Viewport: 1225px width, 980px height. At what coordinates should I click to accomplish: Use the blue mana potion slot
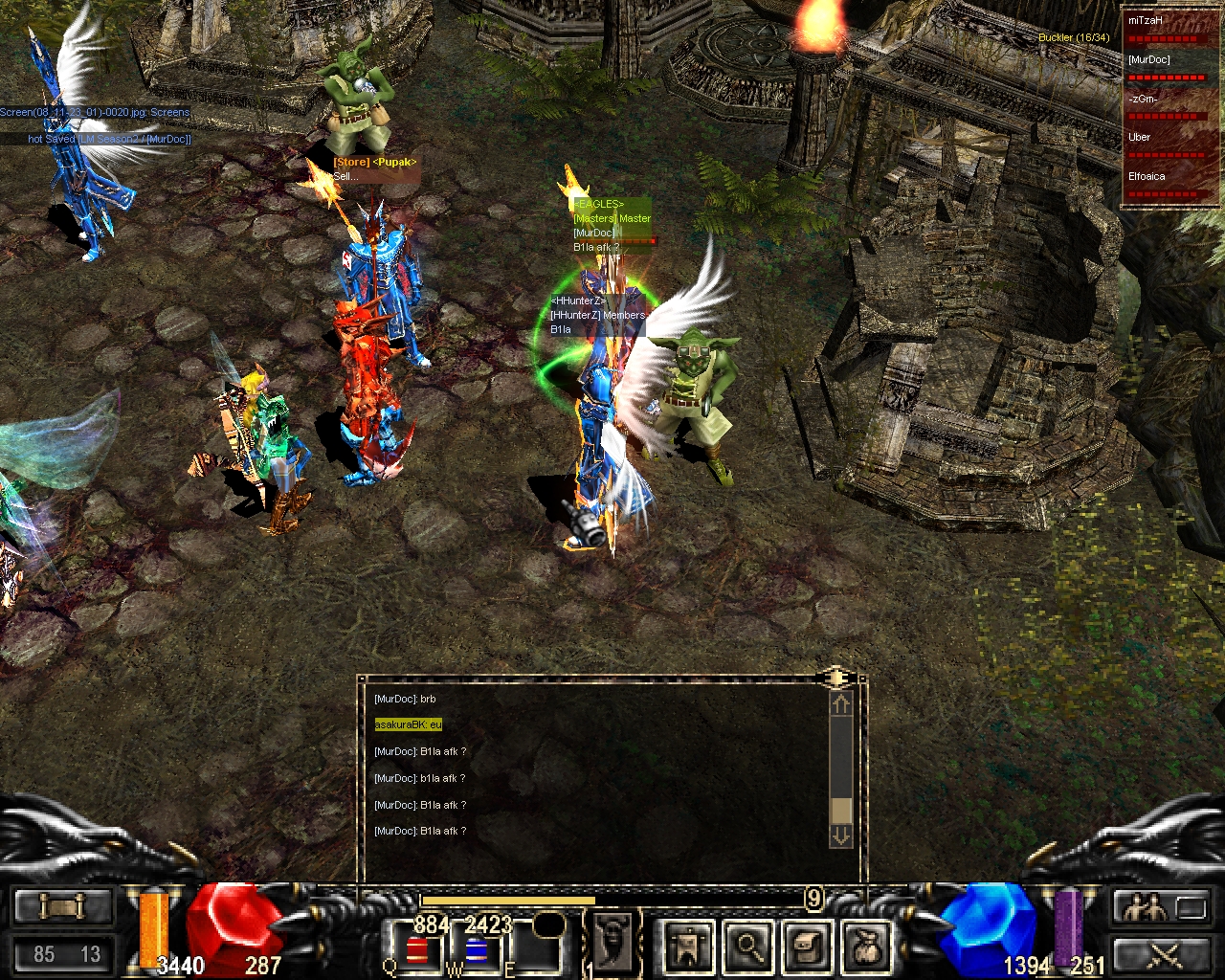pyautogui.click(x=476, y=950)
